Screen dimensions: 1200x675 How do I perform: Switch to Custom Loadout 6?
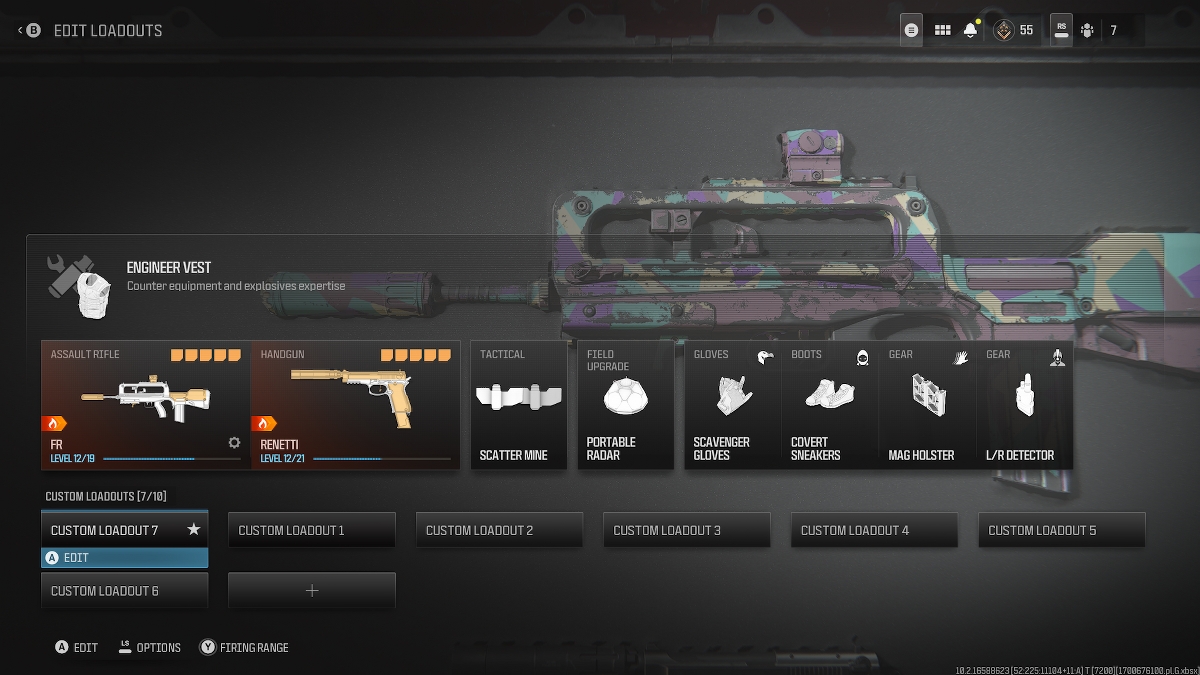click(x=124, y=591)
